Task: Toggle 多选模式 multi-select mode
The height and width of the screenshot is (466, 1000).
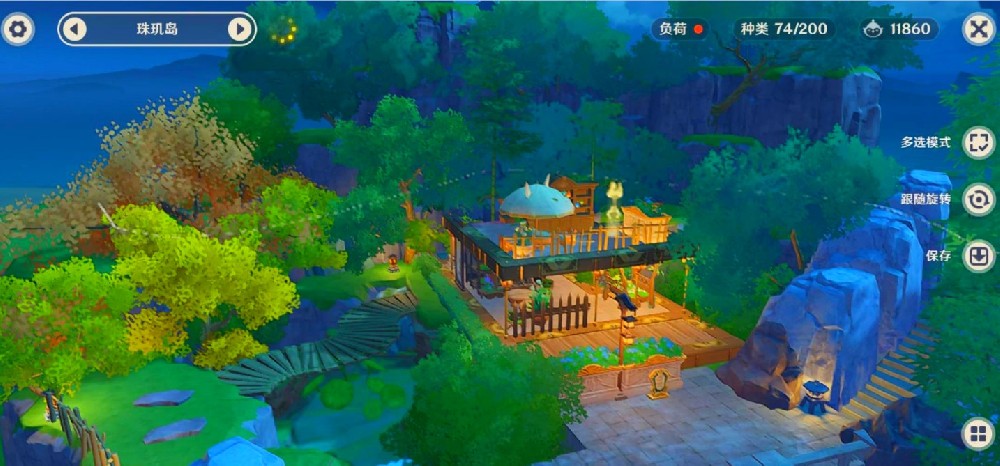Action: [978, 142]
